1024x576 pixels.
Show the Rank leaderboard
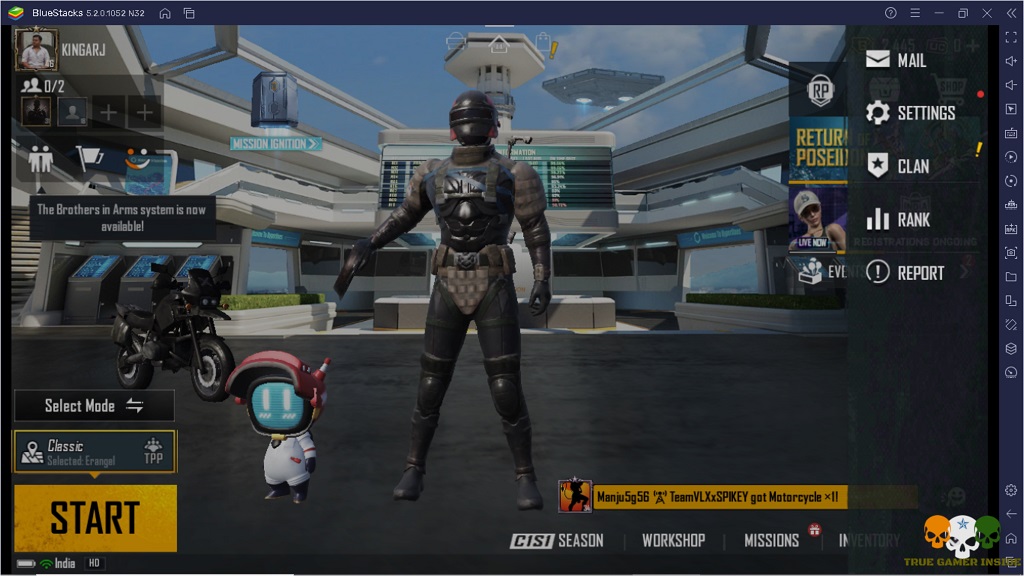[898, 219]
